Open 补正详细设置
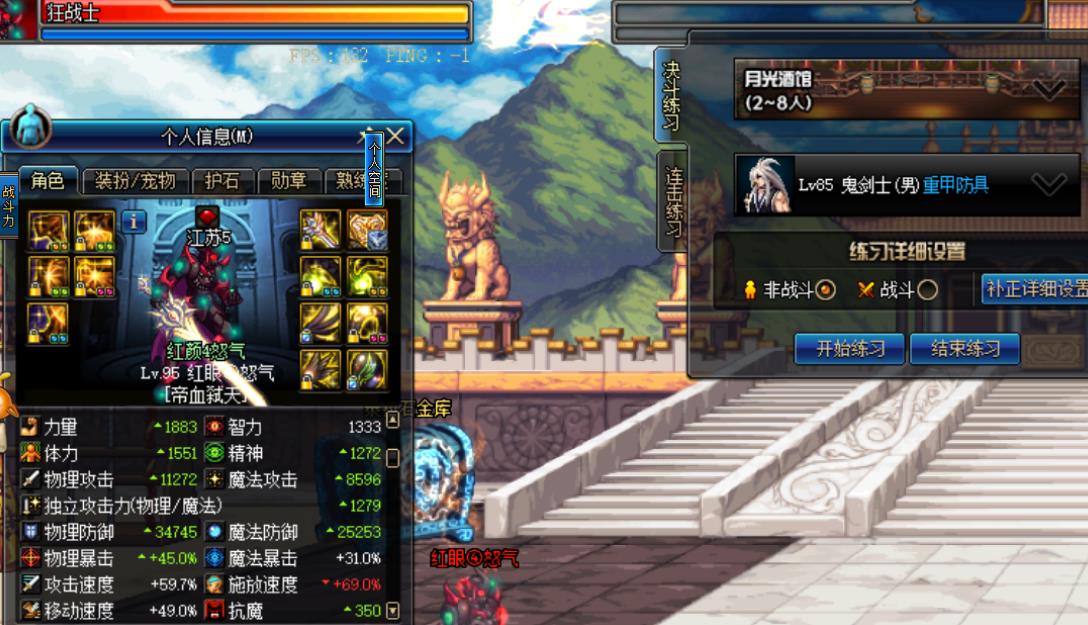 (1035, 289)
